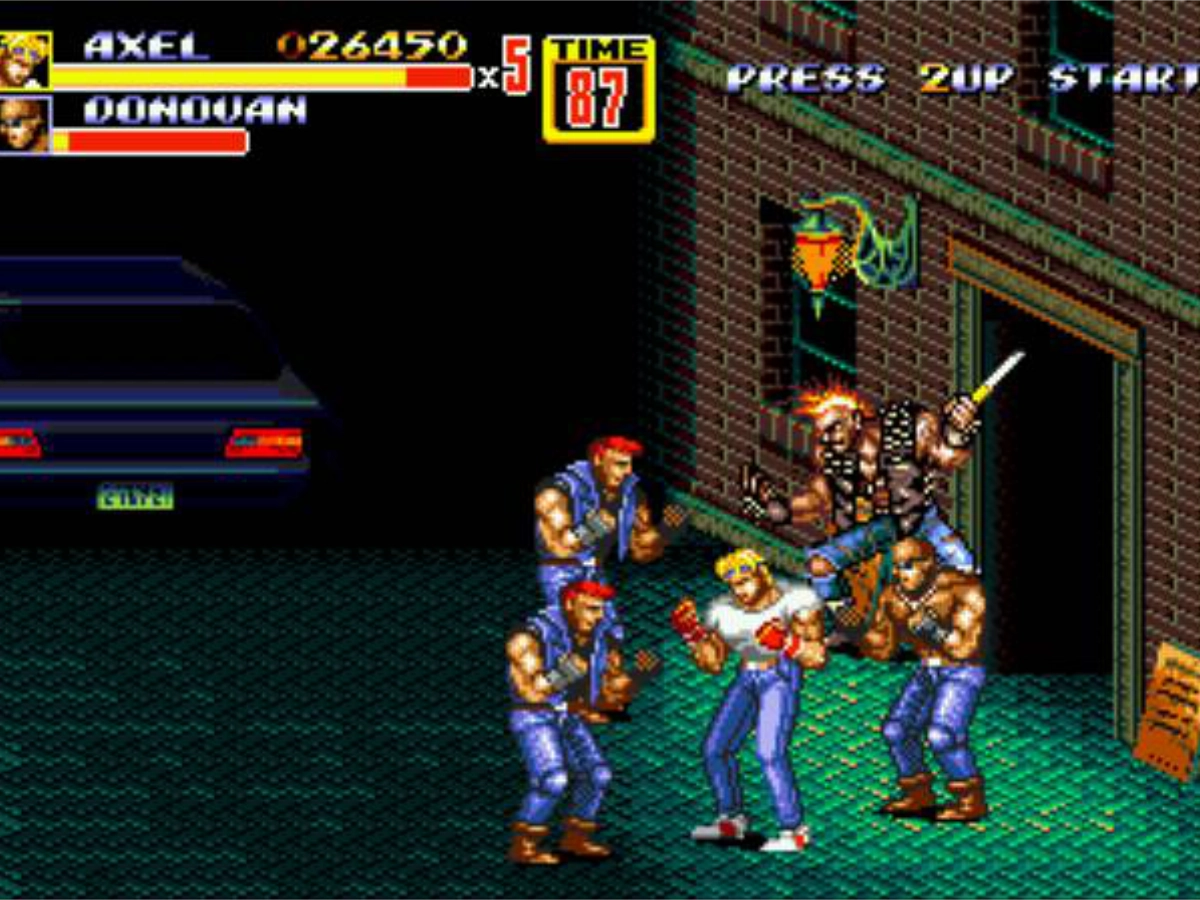Click Axel's player portrait icon
Image resolution: width=1200 pixels, height=900 pixels.
pos(24,61)
